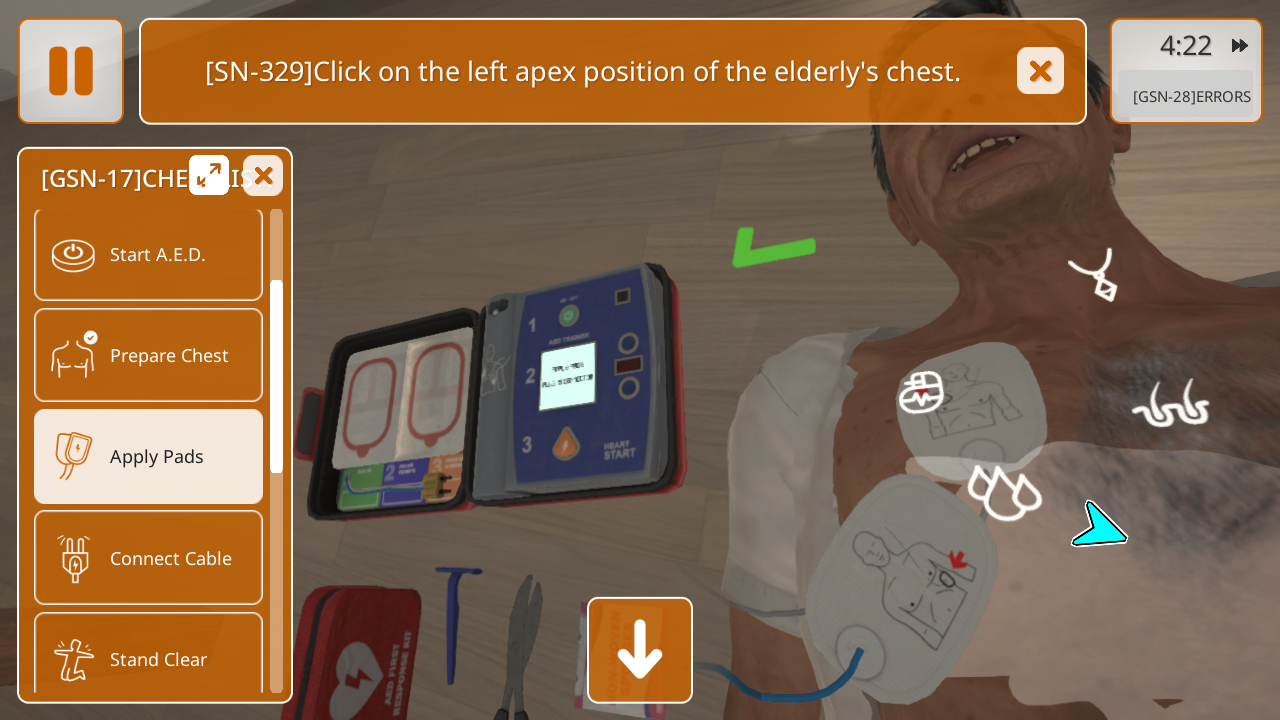Select the Start A.E.D. checklist step
Viewport: 1280px width, 720px height.
click(x=148, y=255)
